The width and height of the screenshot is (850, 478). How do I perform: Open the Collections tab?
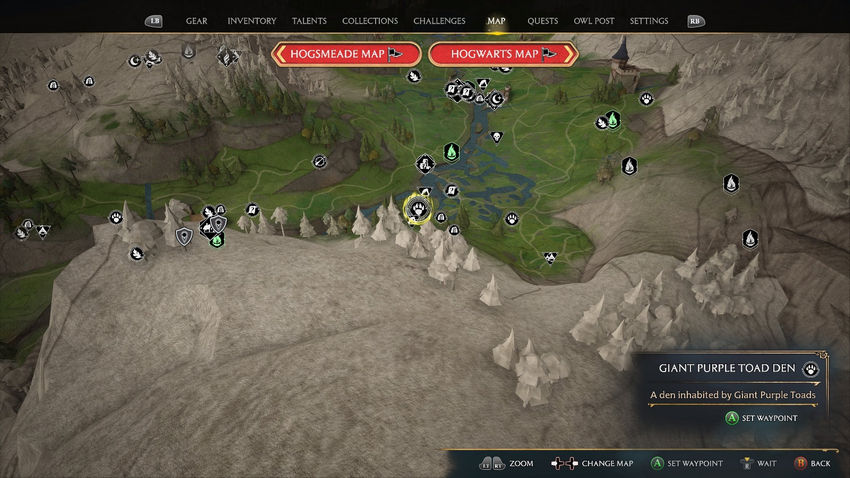(368, 21)
